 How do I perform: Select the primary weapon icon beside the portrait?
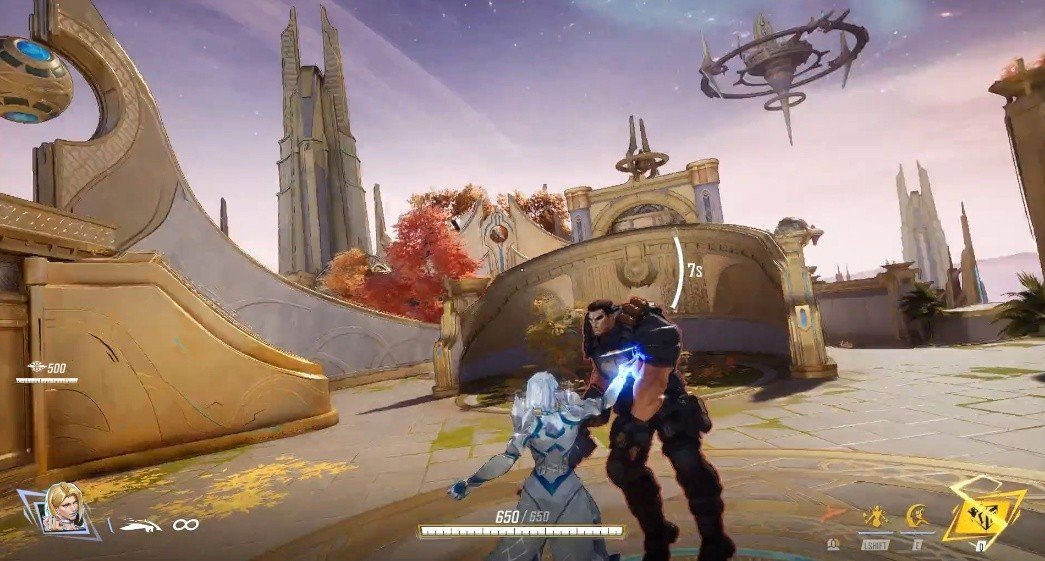142,523
